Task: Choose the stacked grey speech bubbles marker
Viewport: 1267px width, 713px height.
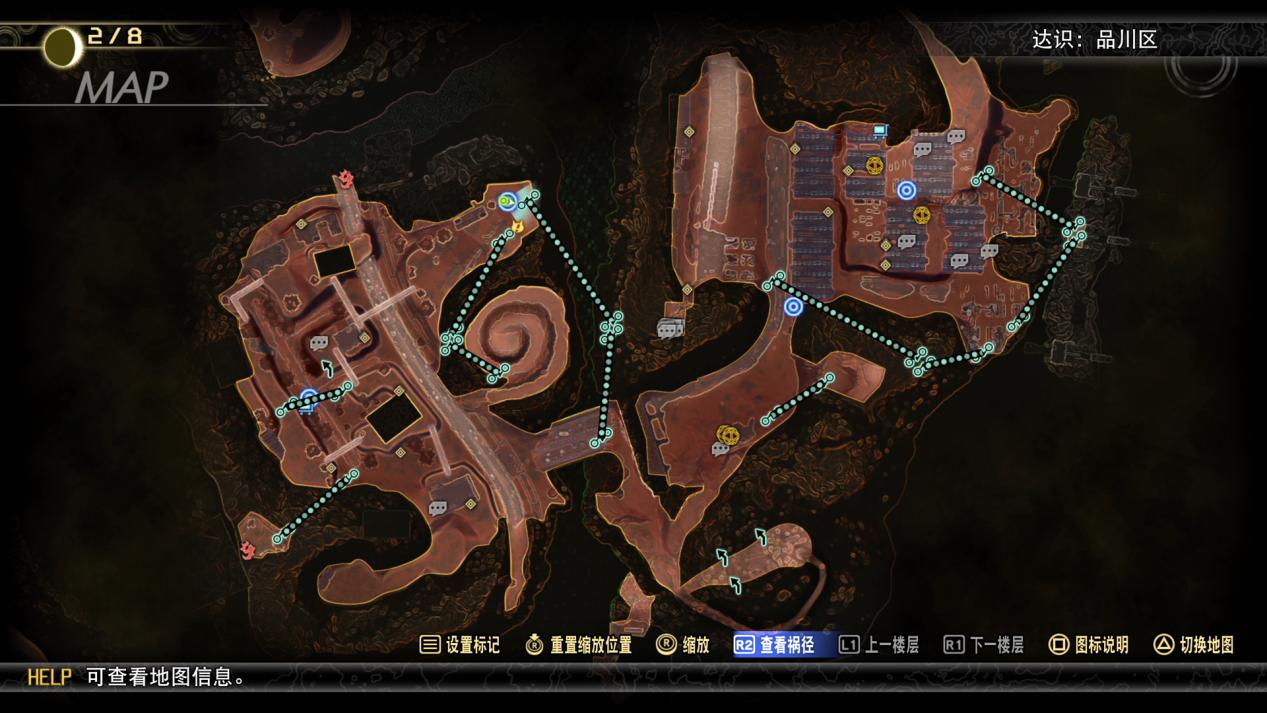Action: pyautogui.click(x=670, y=328)
